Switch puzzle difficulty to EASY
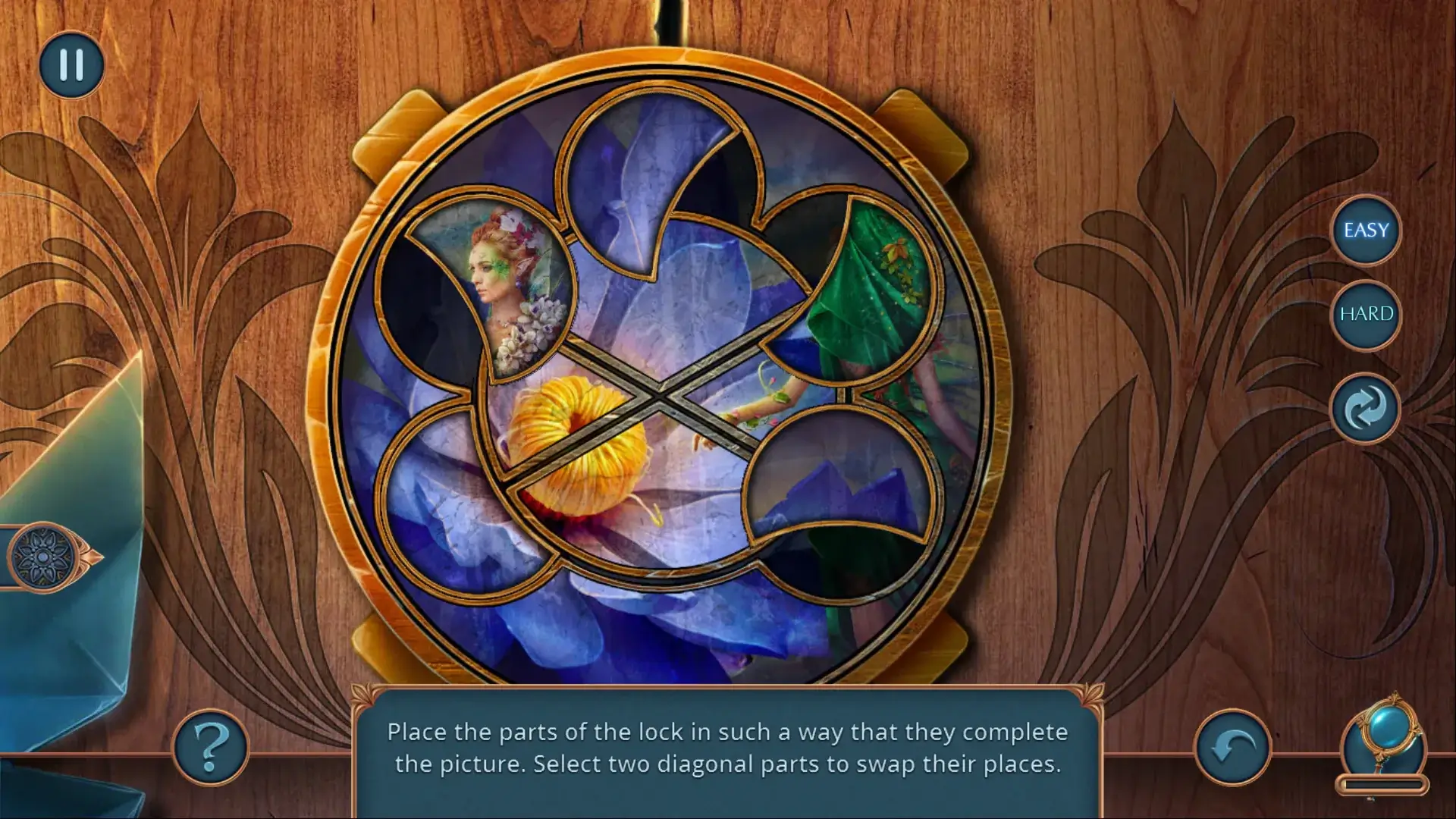 (x=1366, y=231)
